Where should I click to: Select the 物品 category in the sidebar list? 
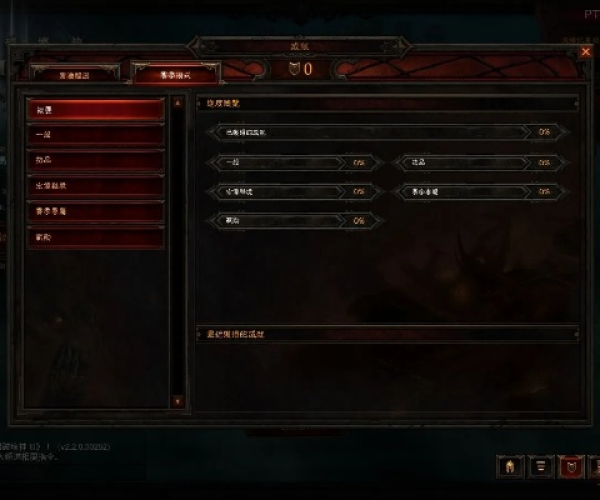(x=94, y=160)
